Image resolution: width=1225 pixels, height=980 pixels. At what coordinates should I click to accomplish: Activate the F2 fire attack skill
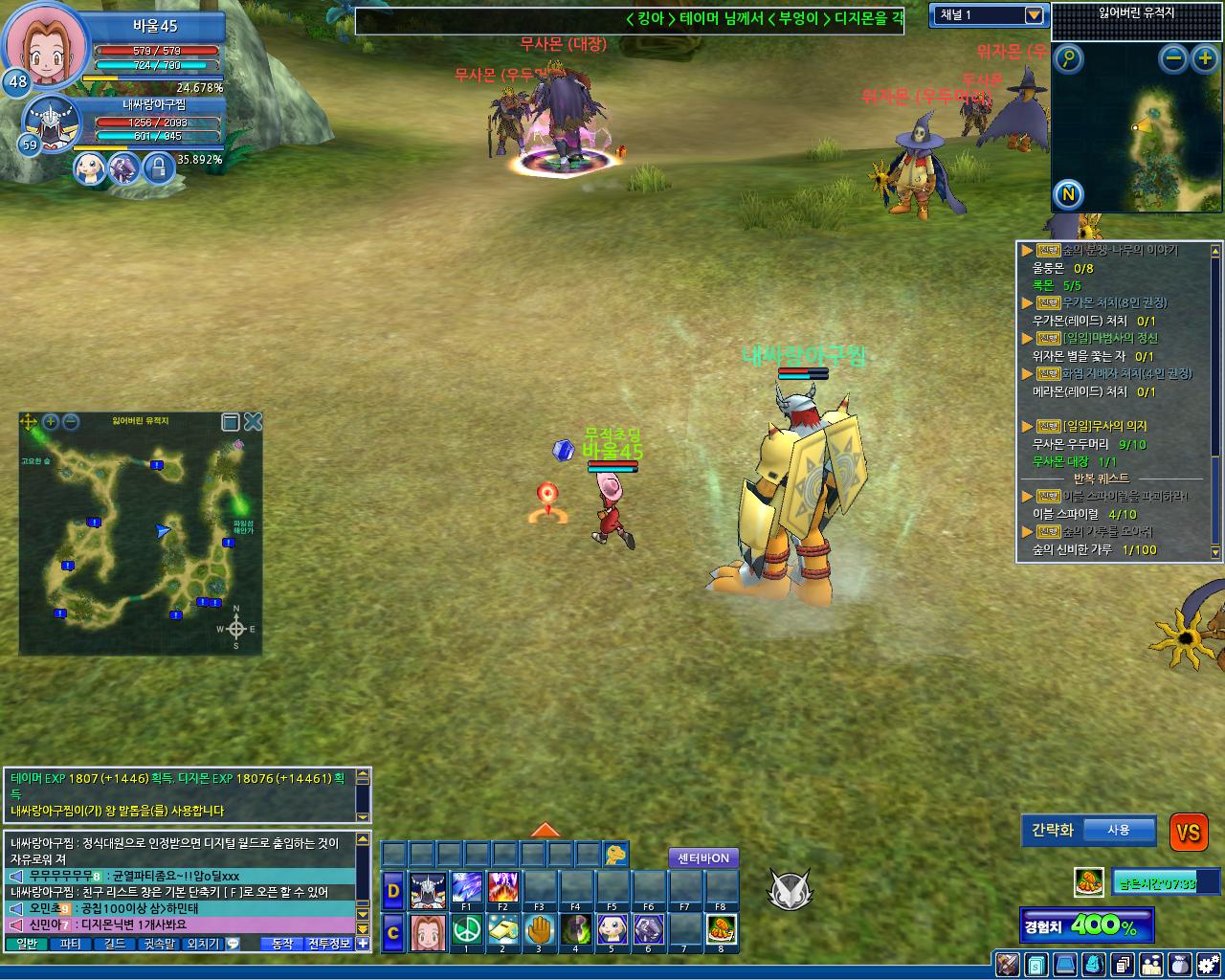coord(502,888)
